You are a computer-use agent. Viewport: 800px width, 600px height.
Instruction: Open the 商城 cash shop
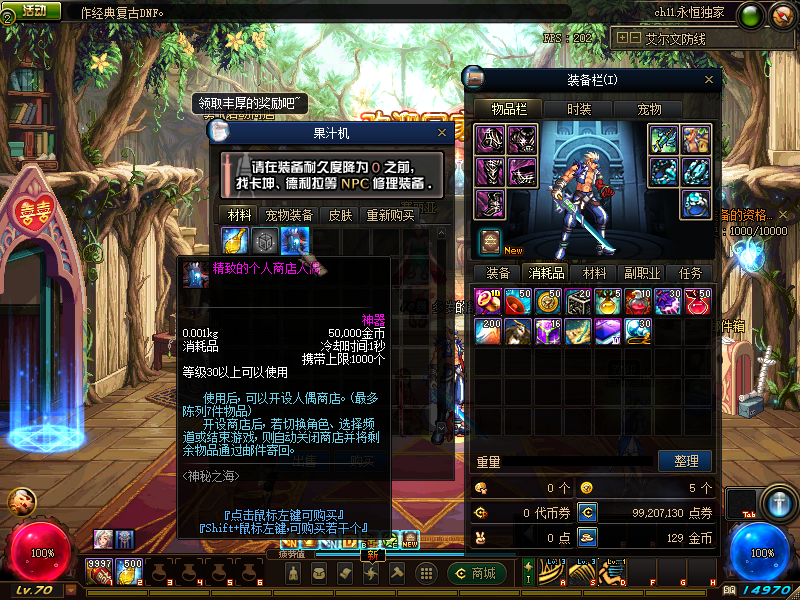[x=476, y=573]
